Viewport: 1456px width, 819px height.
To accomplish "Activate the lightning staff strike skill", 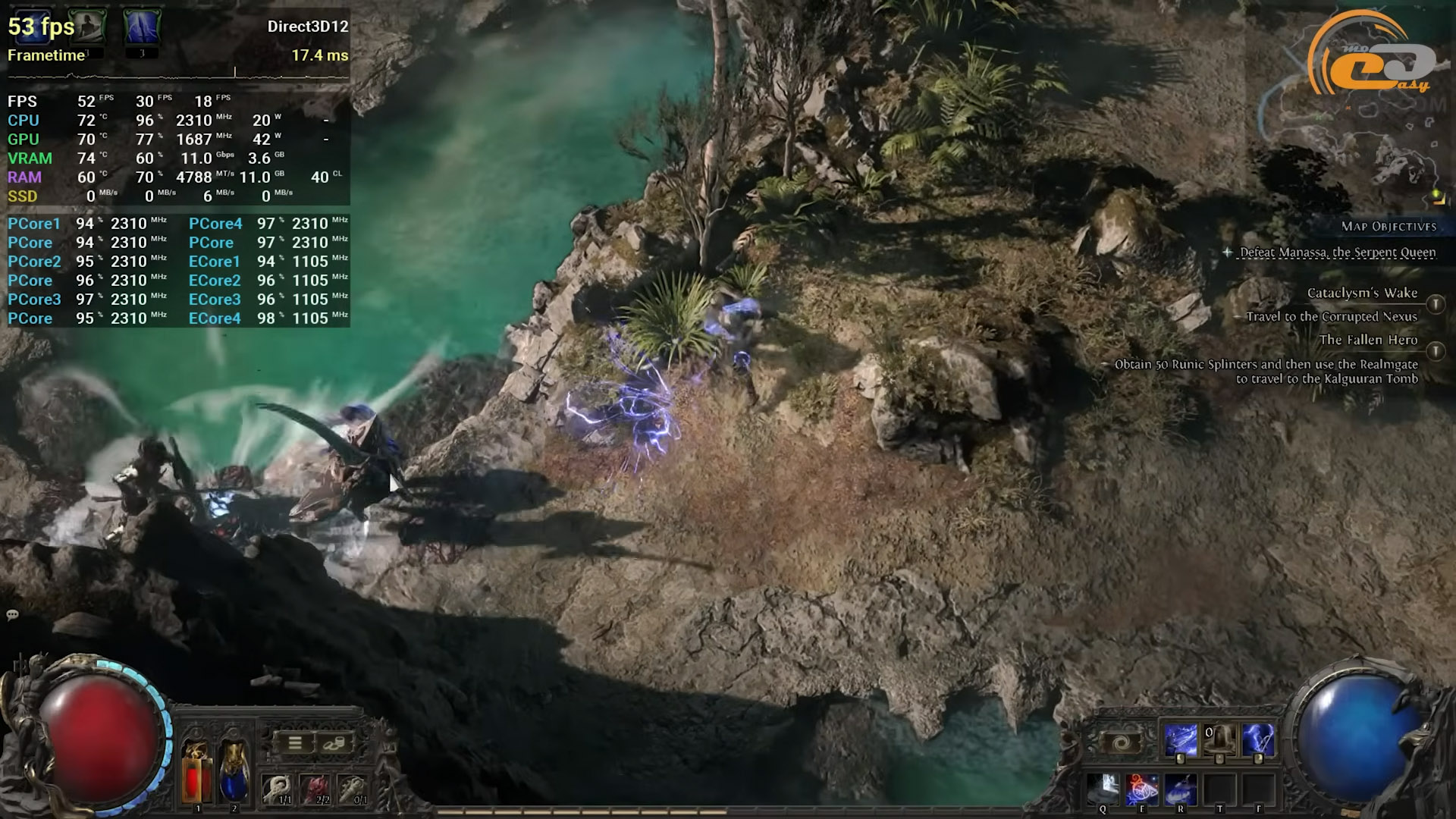I will point(1181,740).
